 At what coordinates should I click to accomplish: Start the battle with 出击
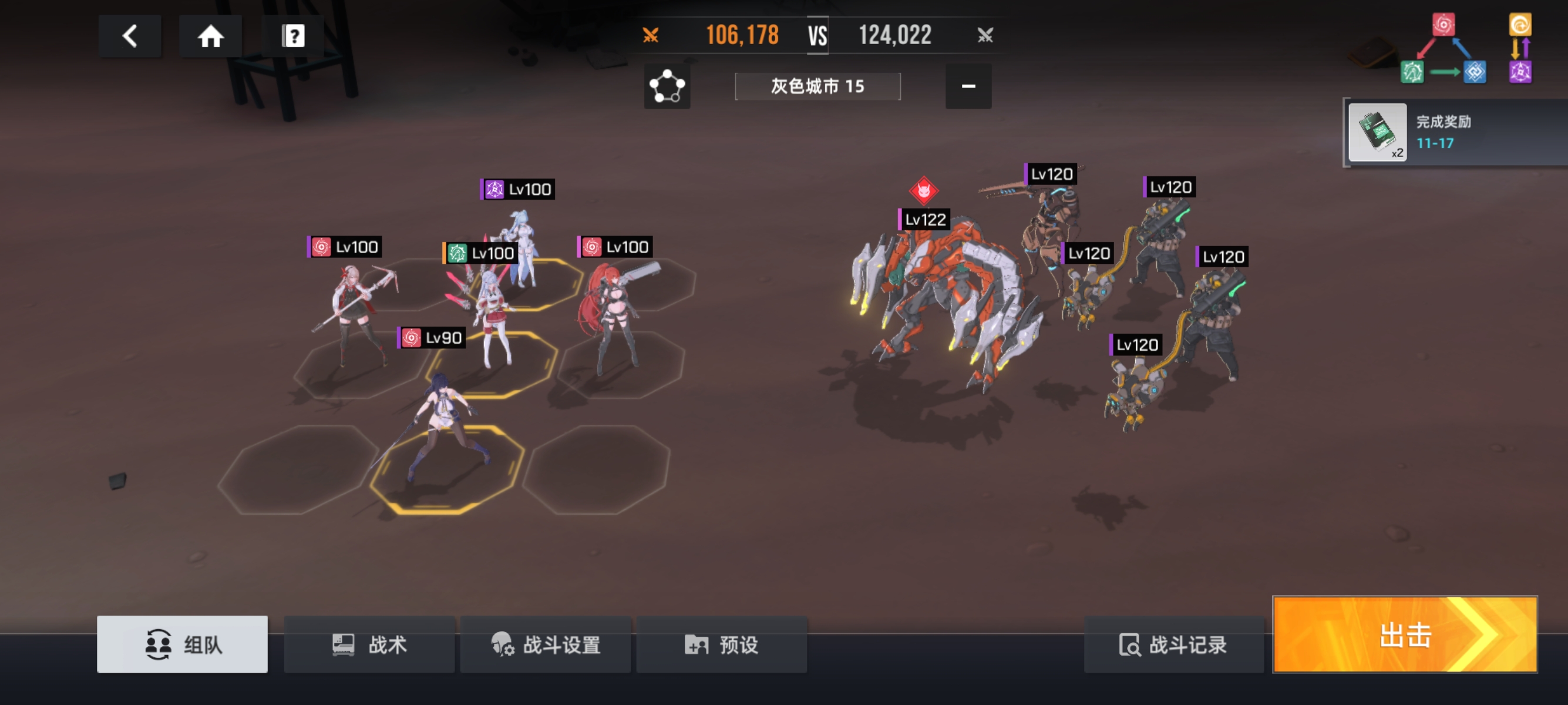pos(1405,634)
